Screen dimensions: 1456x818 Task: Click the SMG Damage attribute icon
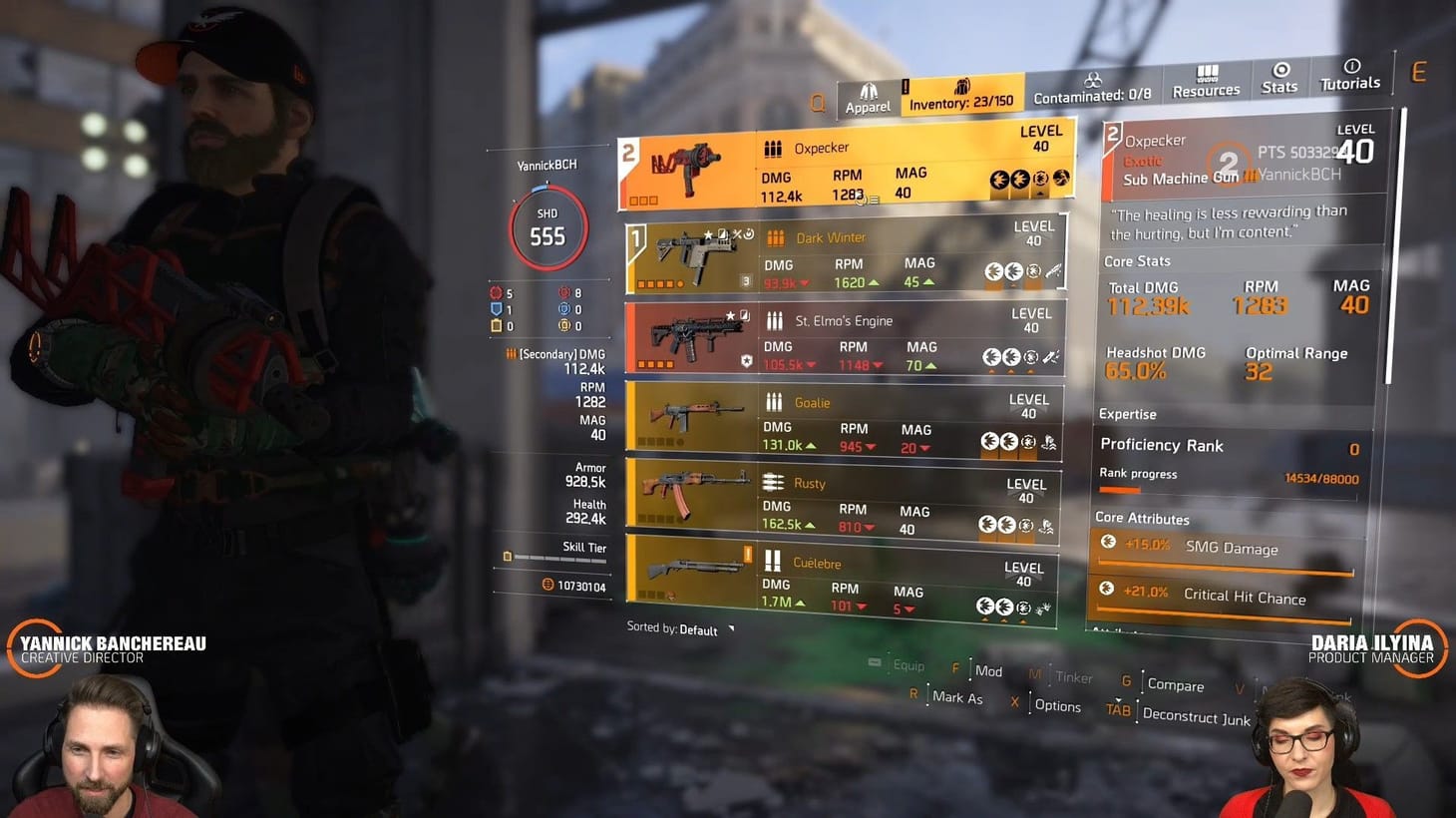[x=1109, y=542]
